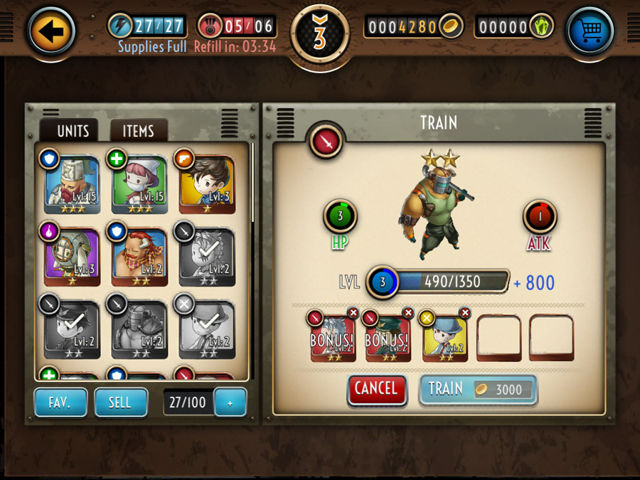The height and width of the screenshot is (480, 640).
Task: Expand unit capacity with the plus button
Action: [229, 402]
